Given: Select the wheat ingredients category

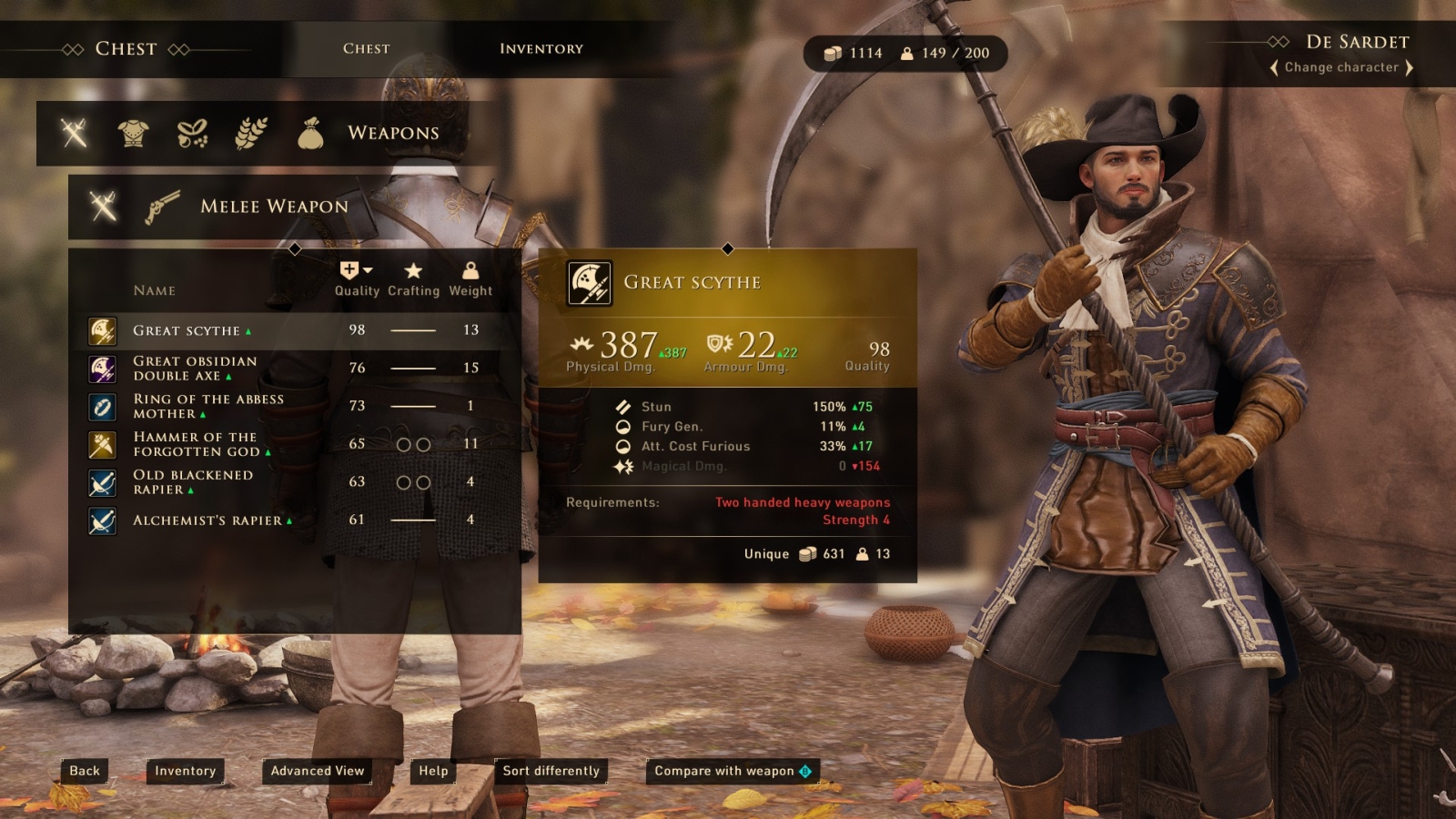Looking at the screenshot, I should tap(251, 133).
